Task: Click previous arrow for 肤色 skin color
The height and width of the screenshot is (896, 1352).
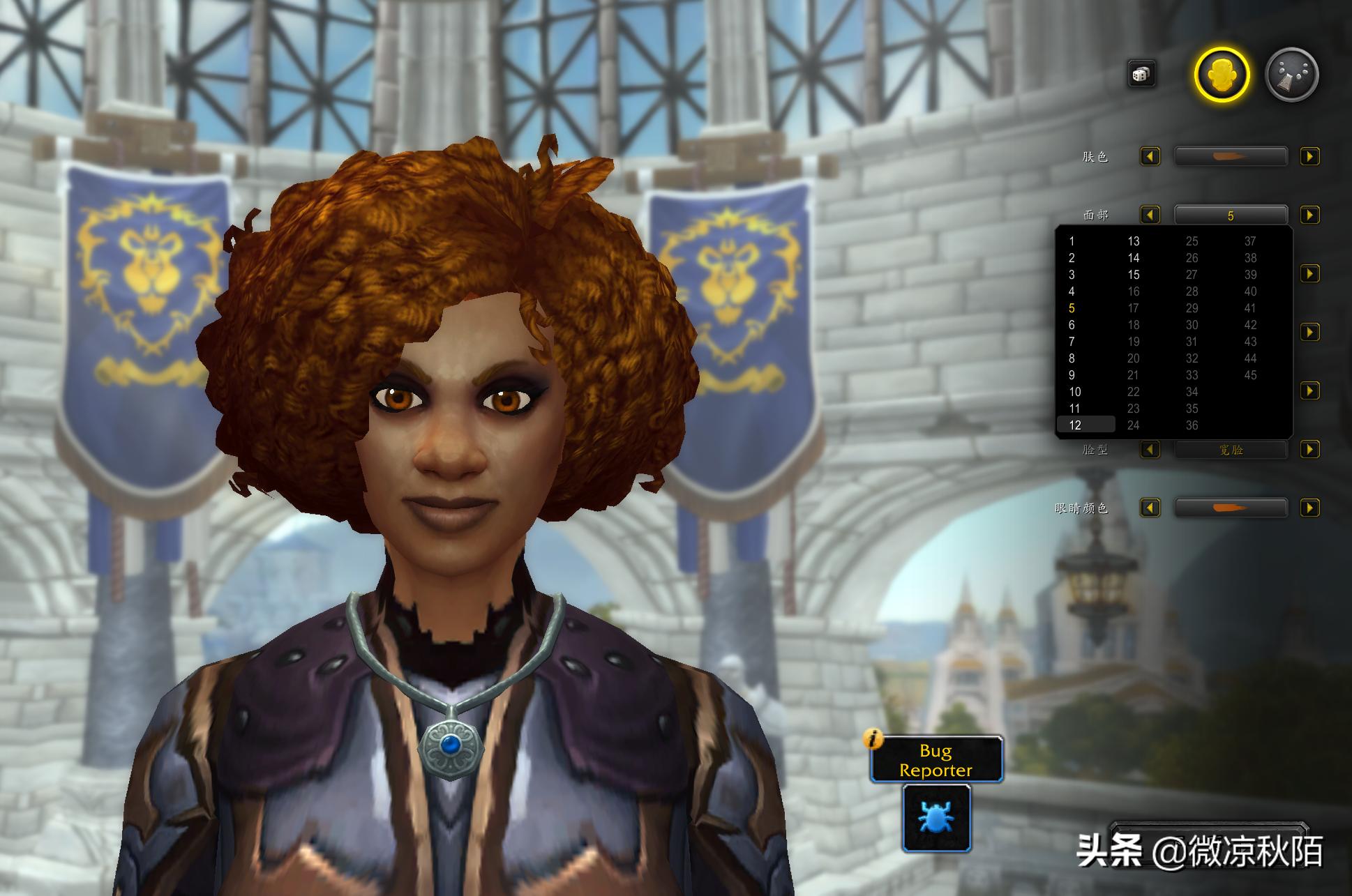Action: coord(1150,156)
